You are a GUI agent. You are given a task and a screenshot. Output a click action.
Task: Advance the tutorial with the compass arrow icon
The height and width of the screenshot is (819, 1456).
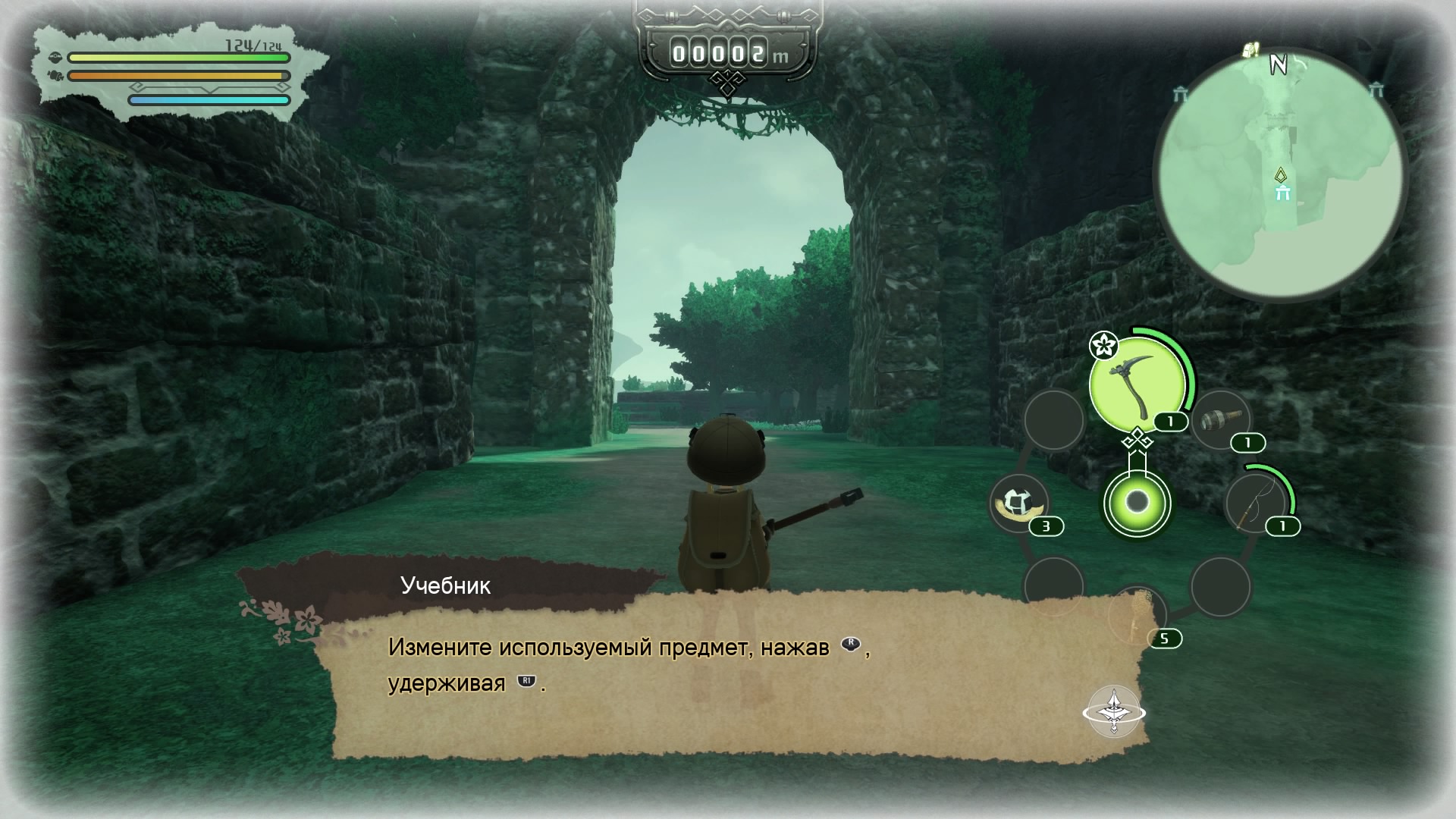pos(1113,712)
